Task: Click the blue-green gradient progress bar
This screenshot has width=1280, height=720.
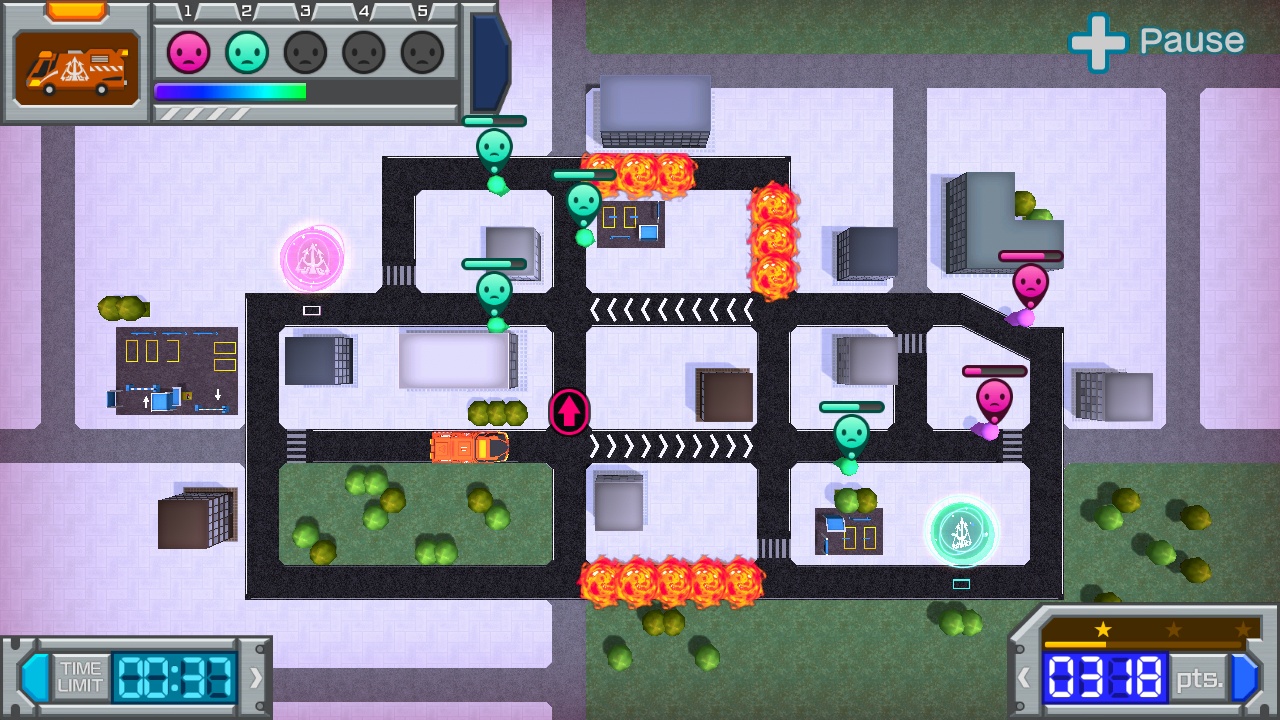Action: [x=230, y=91]
